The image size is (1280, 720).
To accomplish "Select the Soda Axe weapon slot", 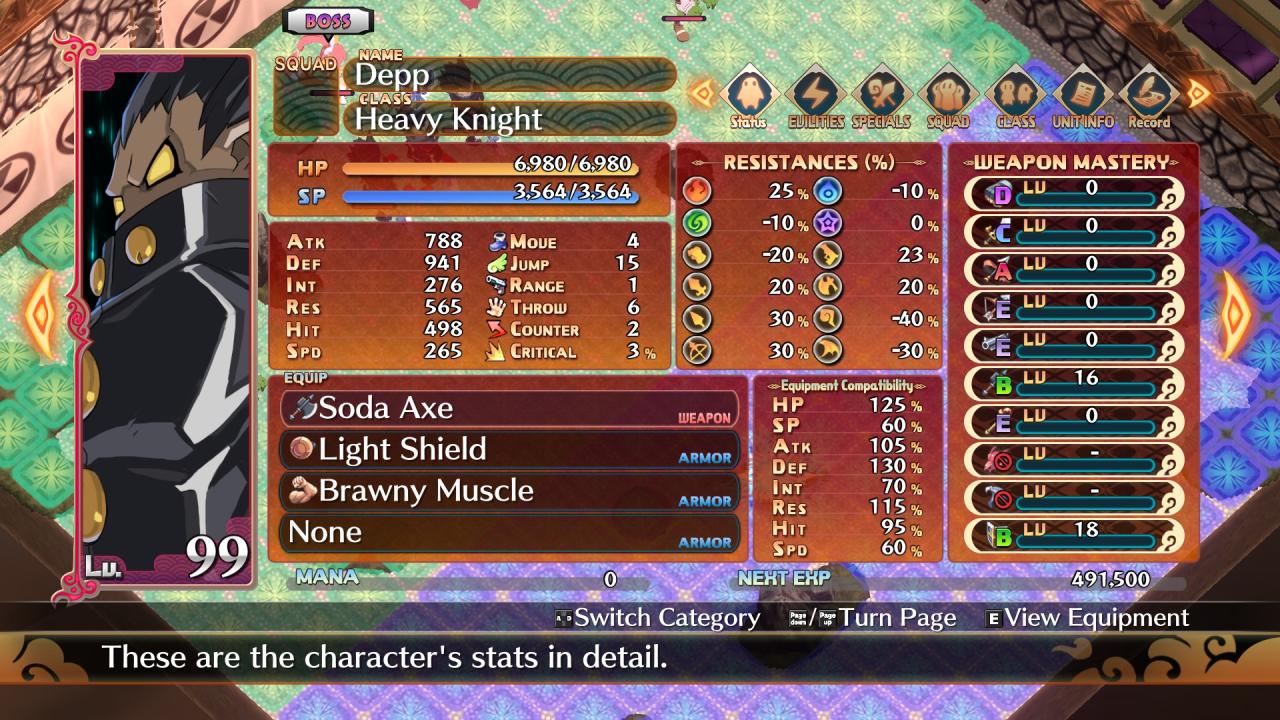I will (x=510, y=408).
